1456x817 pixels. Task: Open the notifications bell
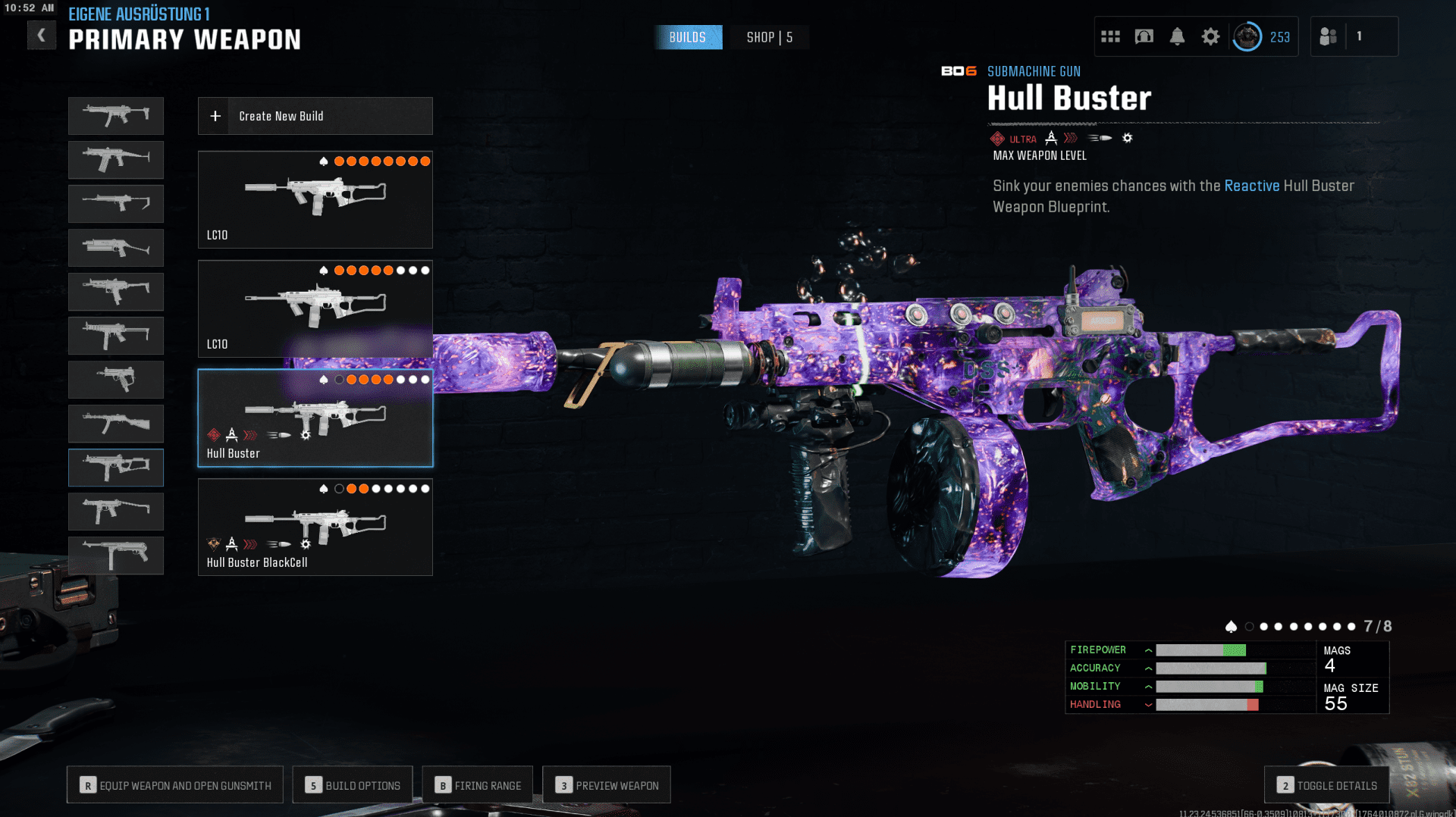[x=1177, y=36]
